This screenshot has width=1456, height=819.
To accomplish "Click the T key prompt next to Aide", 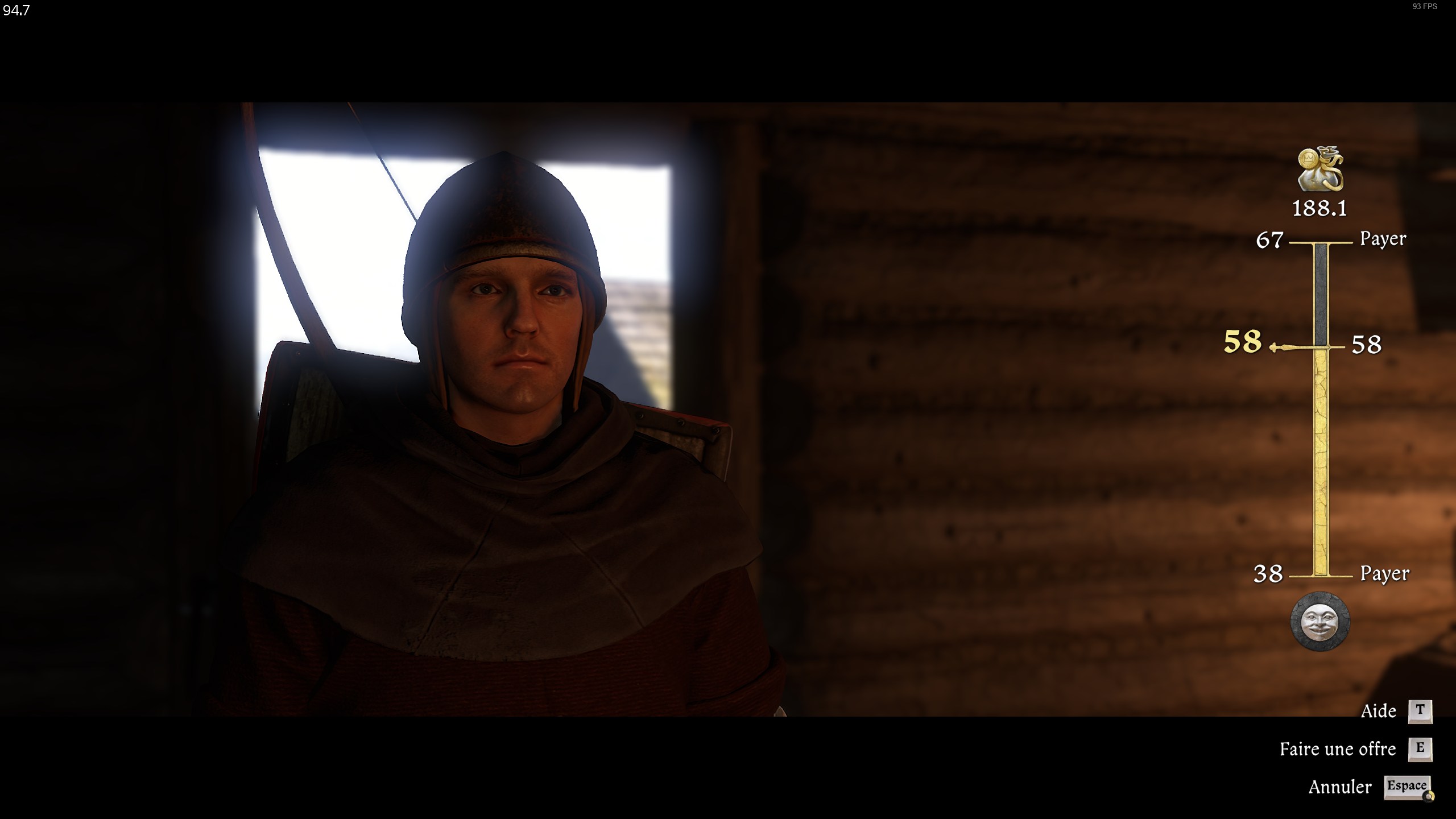I will click(x=1421, y=710).
